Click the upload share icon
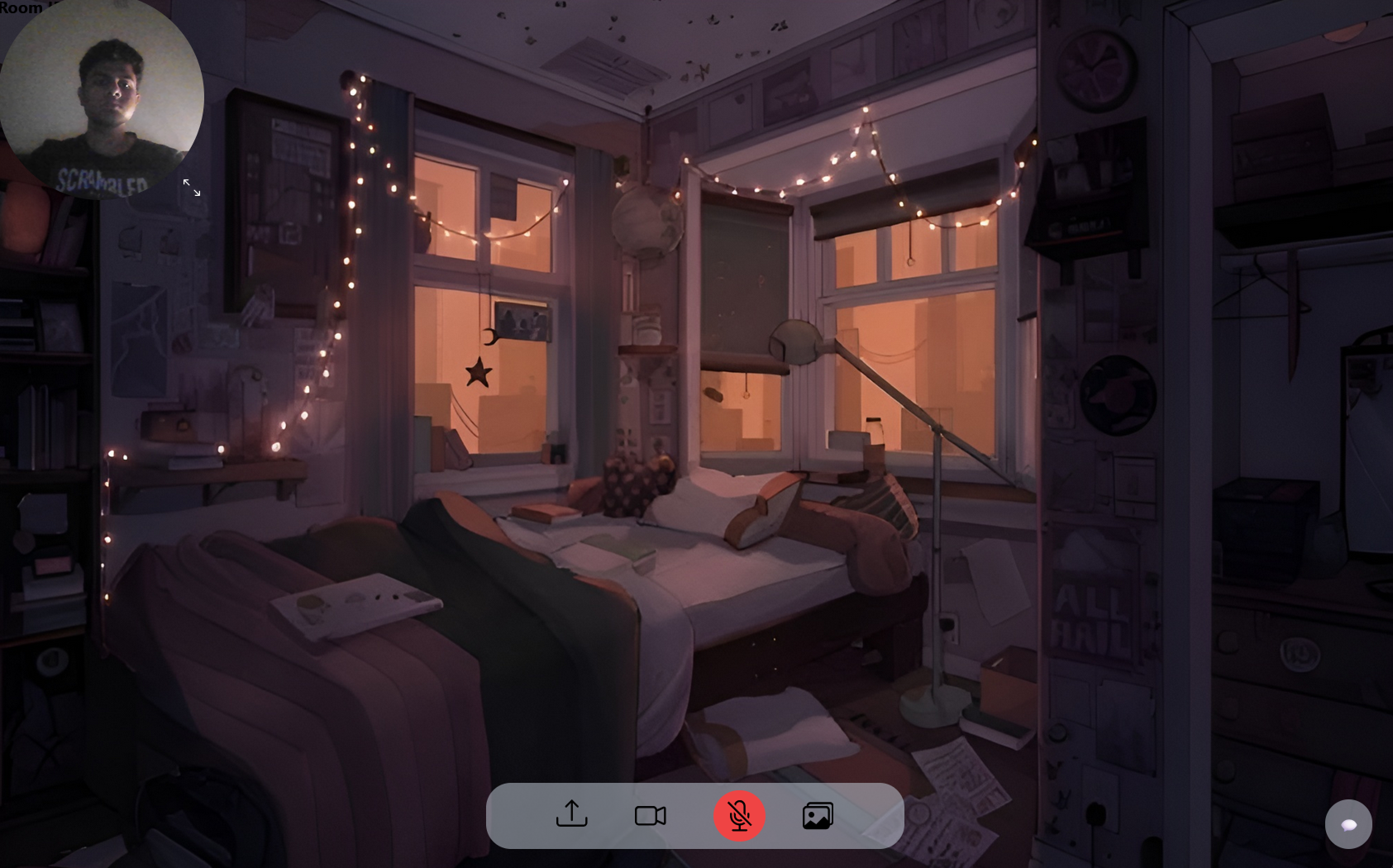Viewport: 1393px width, 868px height. 571,815
